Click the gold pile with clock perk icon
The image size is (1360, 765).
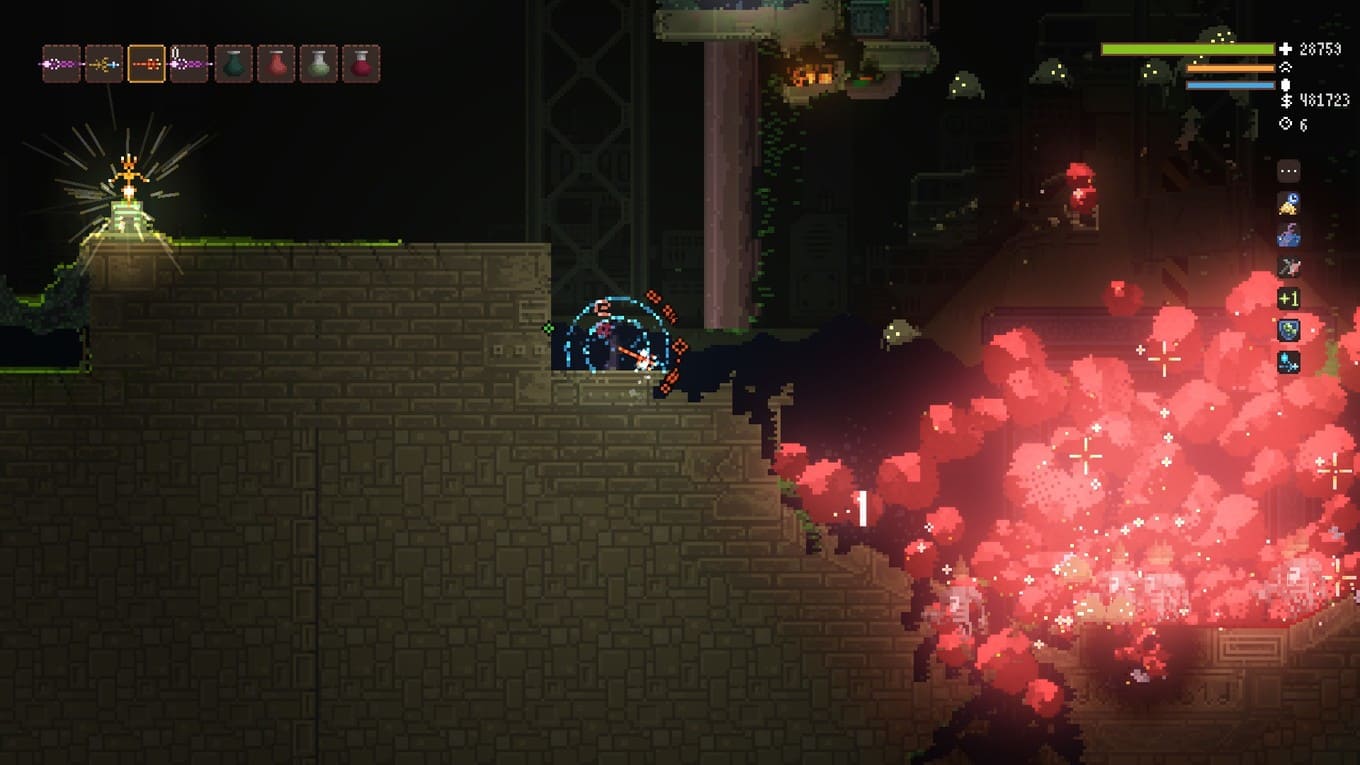click(x=1289, y=203)
